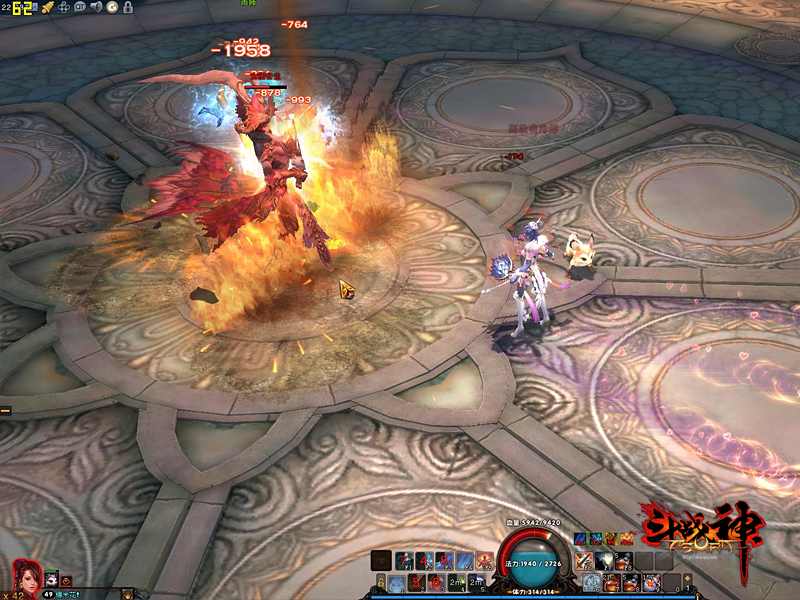Click the four-circle cluster icon

pos(64,7)
